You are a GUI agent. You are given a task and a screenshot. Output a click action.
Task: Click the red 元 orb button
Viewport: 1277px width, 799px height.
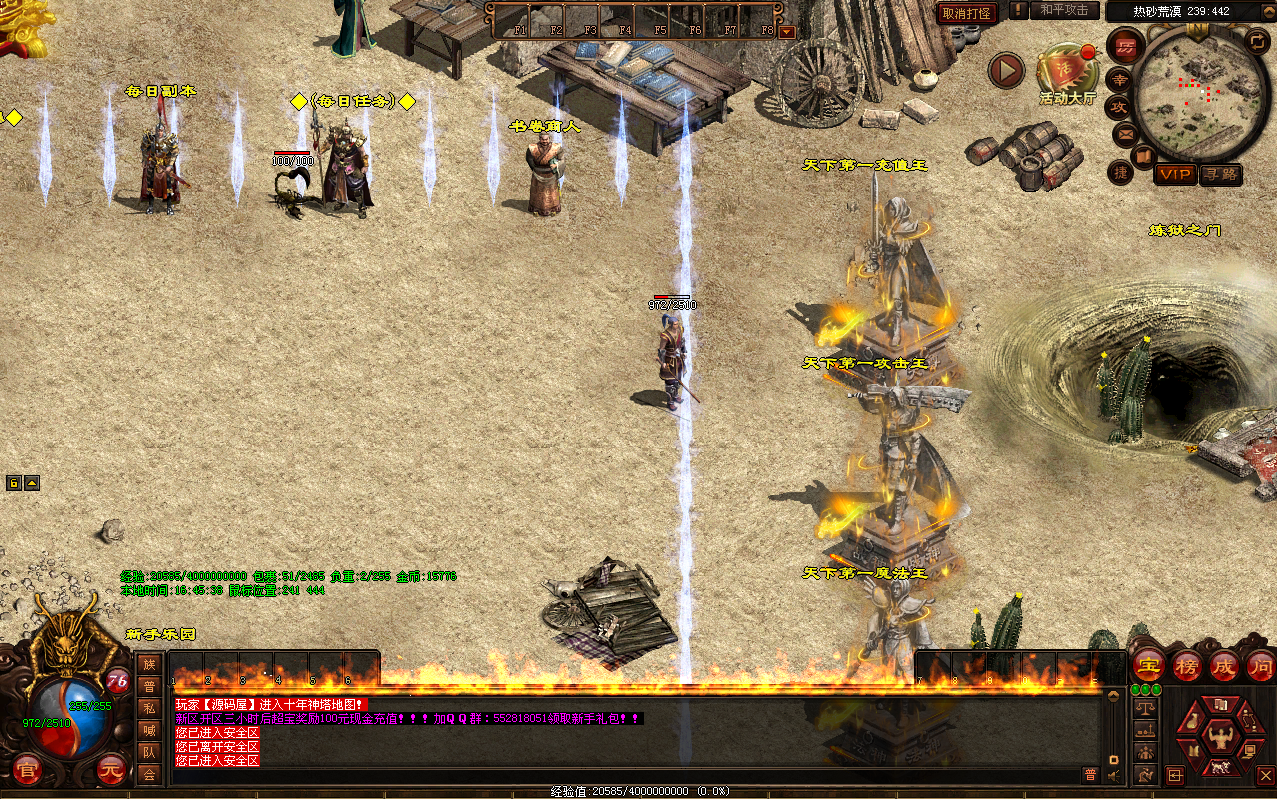111,771
